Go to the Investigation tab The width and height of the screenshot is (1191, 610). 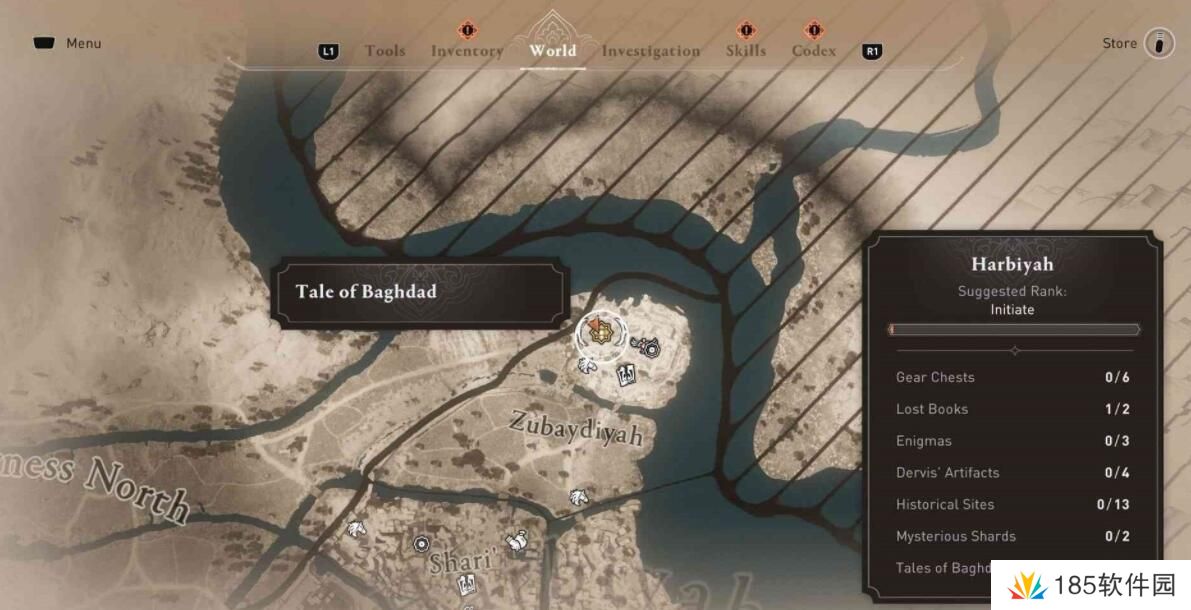(x=651, y=51)
